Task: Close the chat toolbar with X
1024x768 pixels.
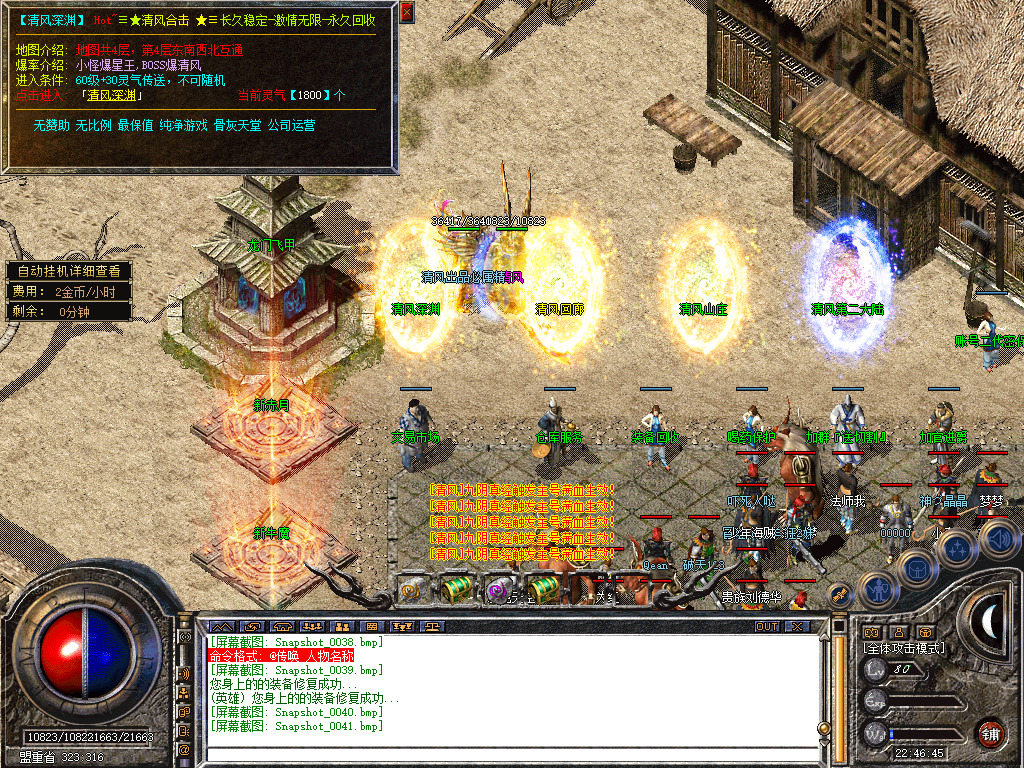Action: point(797,626)
